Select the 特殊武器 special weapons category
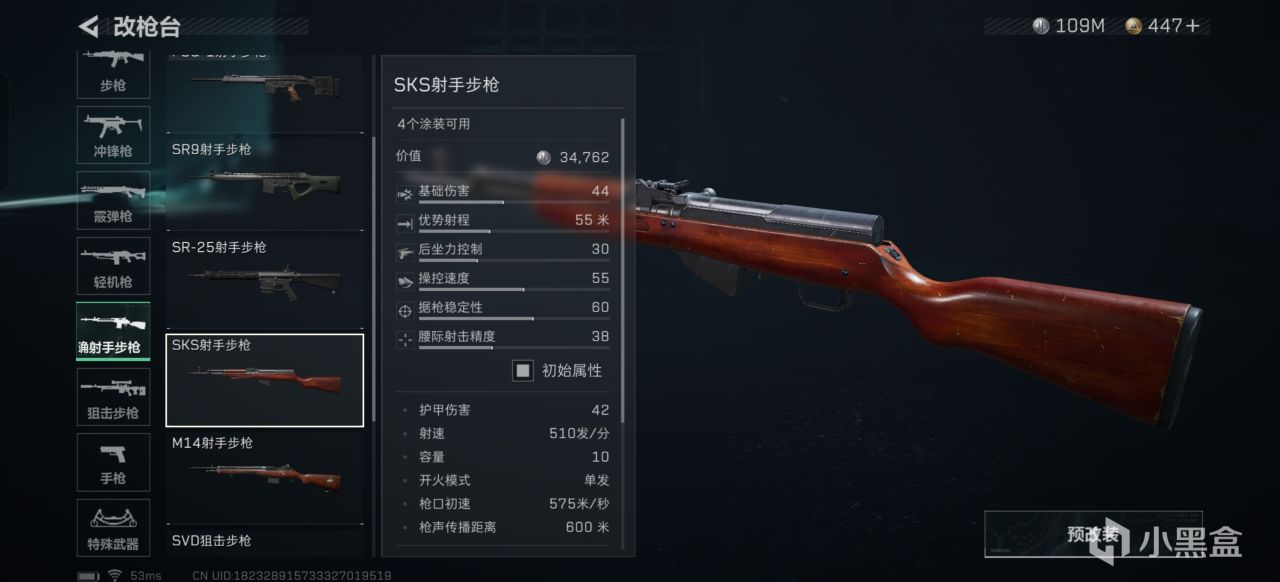Image resolution: width=1280 pixels, height=582 pixels. 113,528
